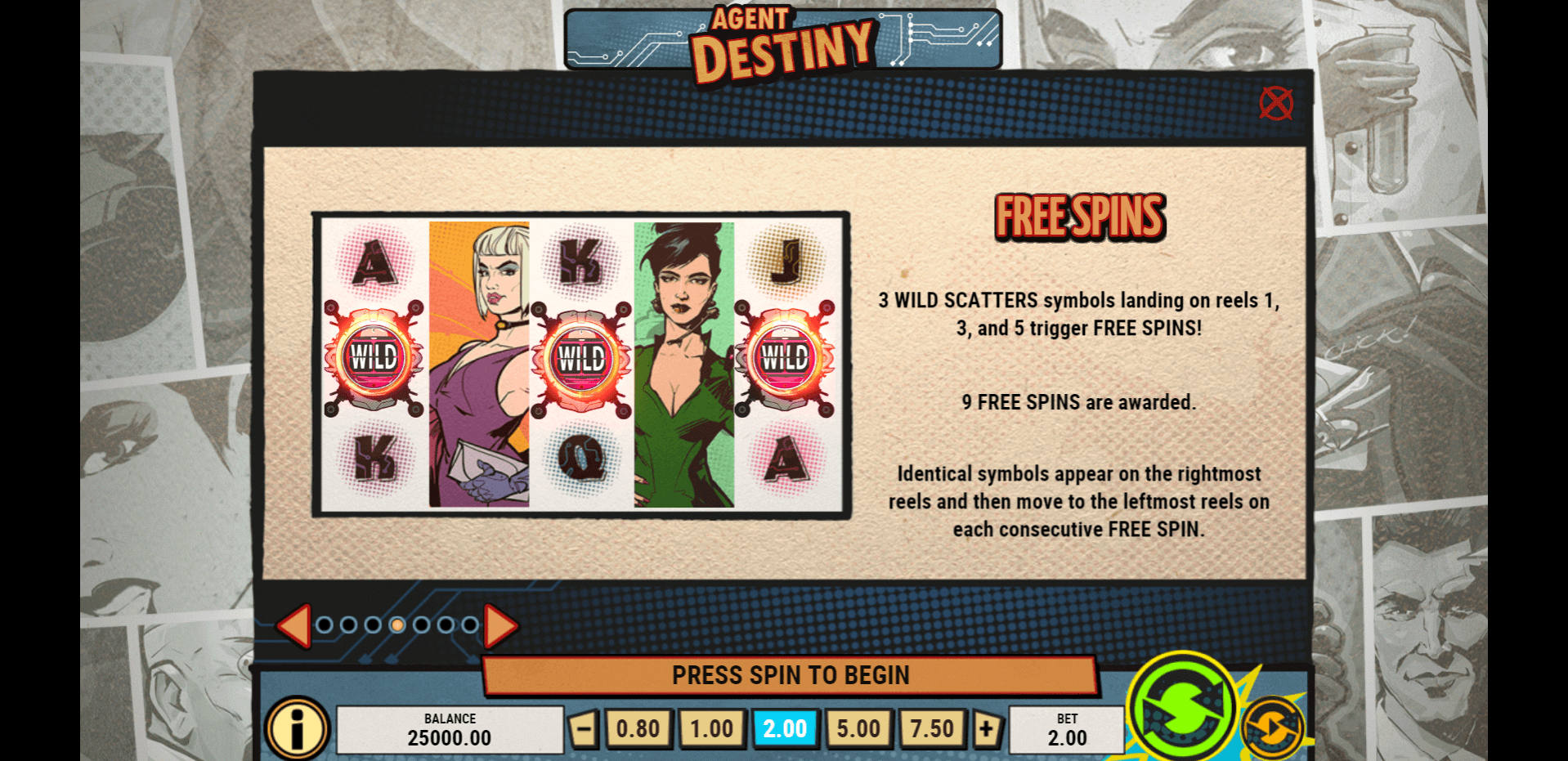Jump to the last info page dot
Image resolution: width=1568 pixels, height=761 pixels.
(x=470, y=625)
